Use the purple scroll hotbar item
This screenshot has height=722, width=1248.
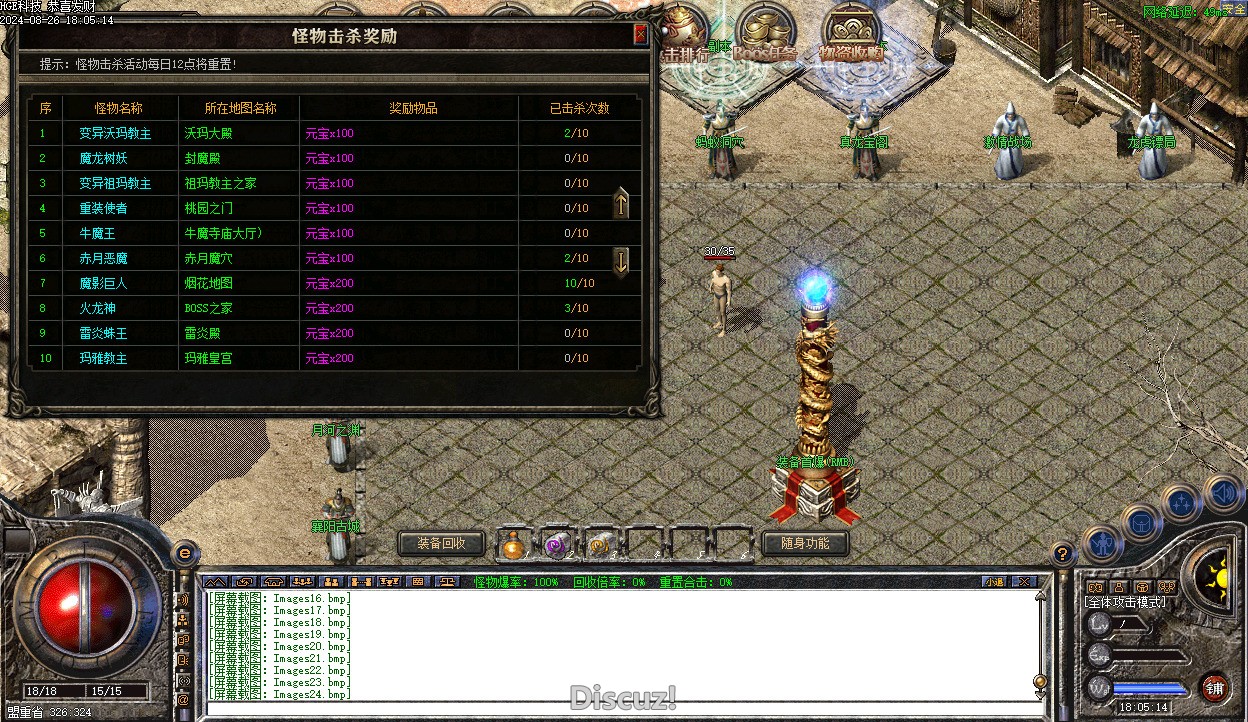pyautogui.click(x=557, y=544)
